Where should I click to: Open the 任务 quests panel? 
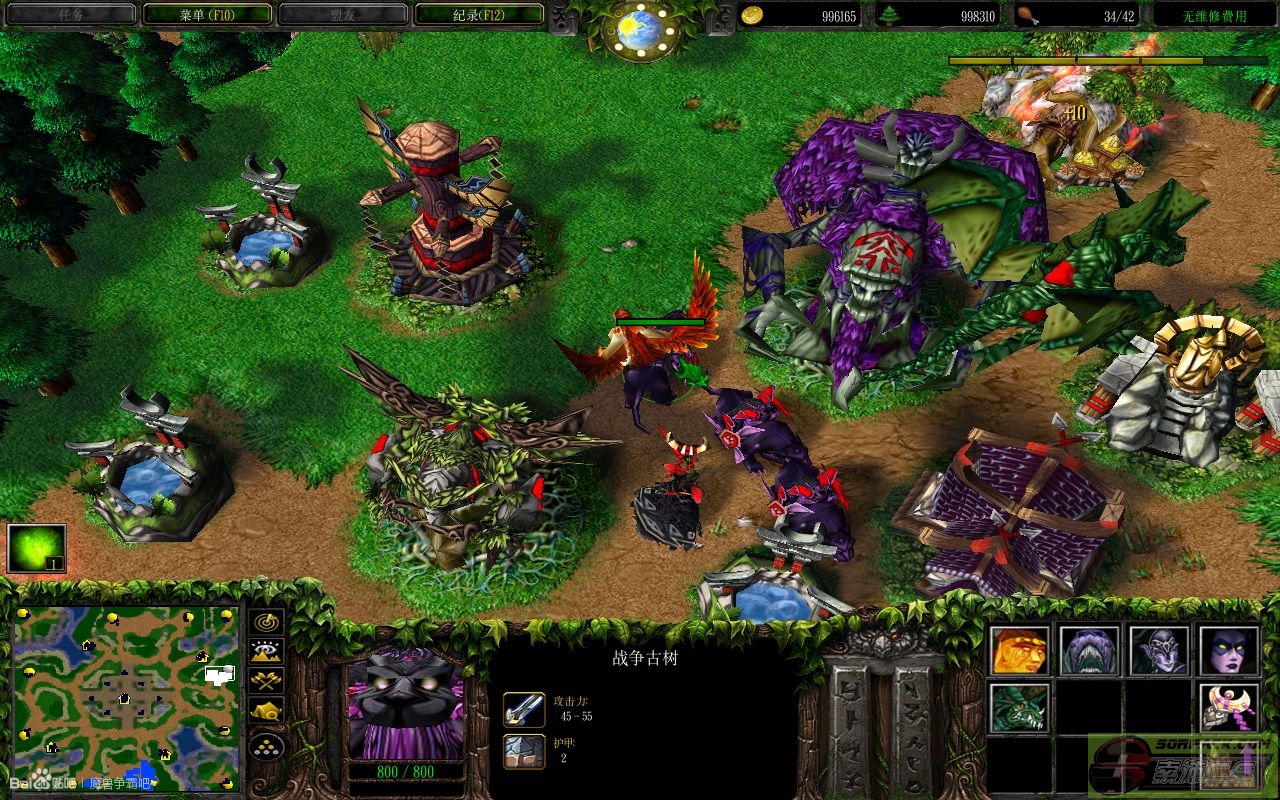pos(70,14)
